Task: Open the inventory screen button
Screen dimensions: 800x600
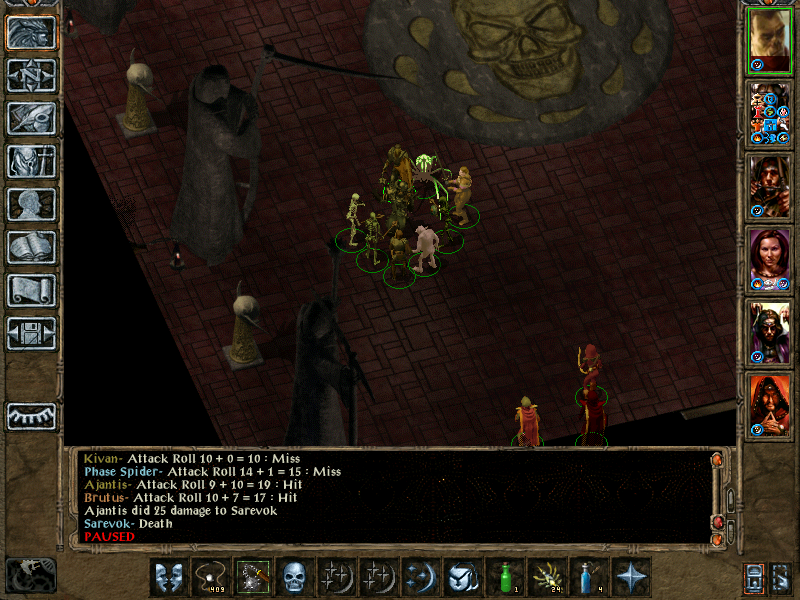Action: [x=31, y=161]
